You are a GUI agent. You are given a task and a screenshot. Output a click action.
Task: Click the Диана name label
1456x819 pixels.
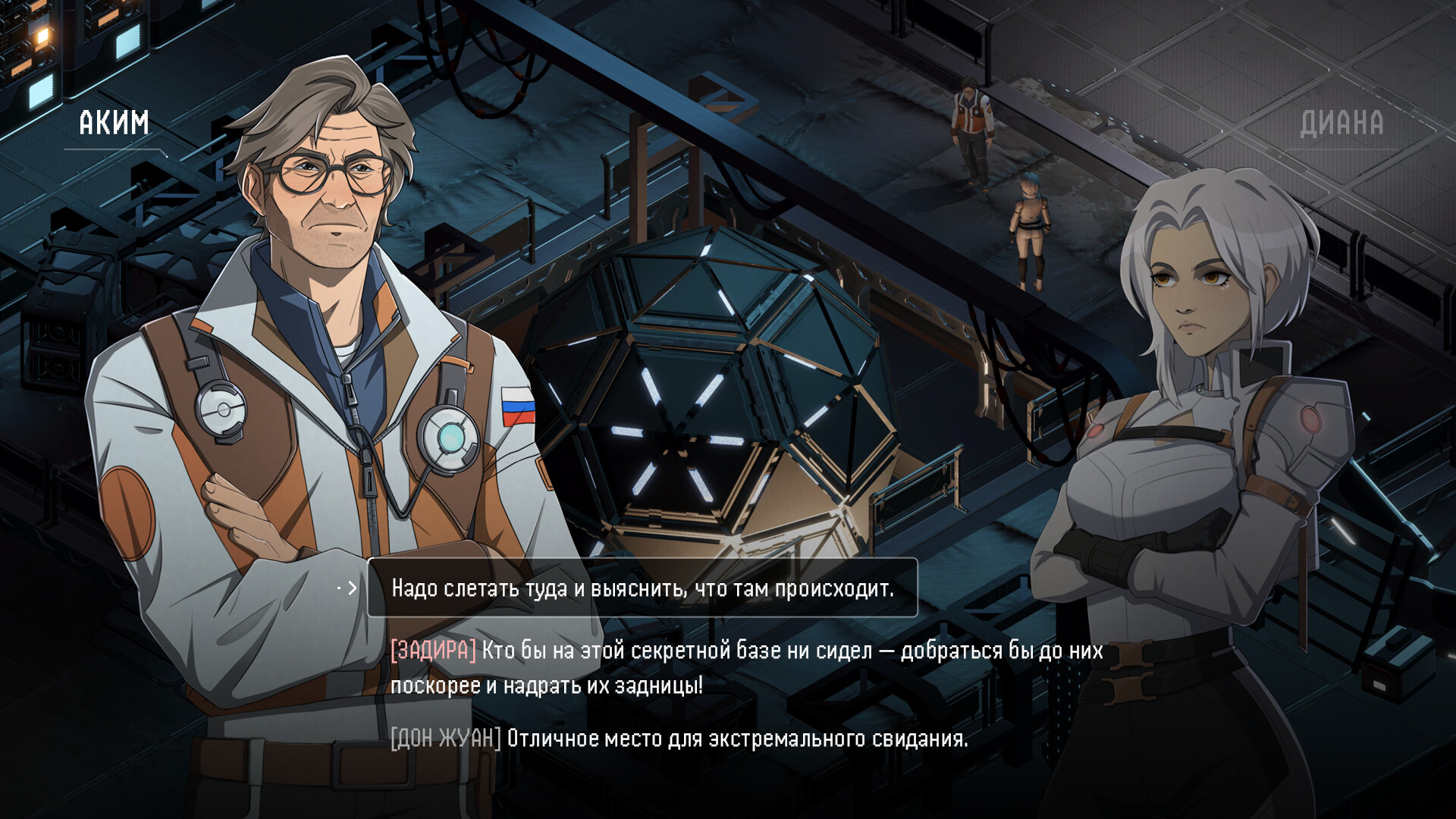click(x=1342, y=121)
